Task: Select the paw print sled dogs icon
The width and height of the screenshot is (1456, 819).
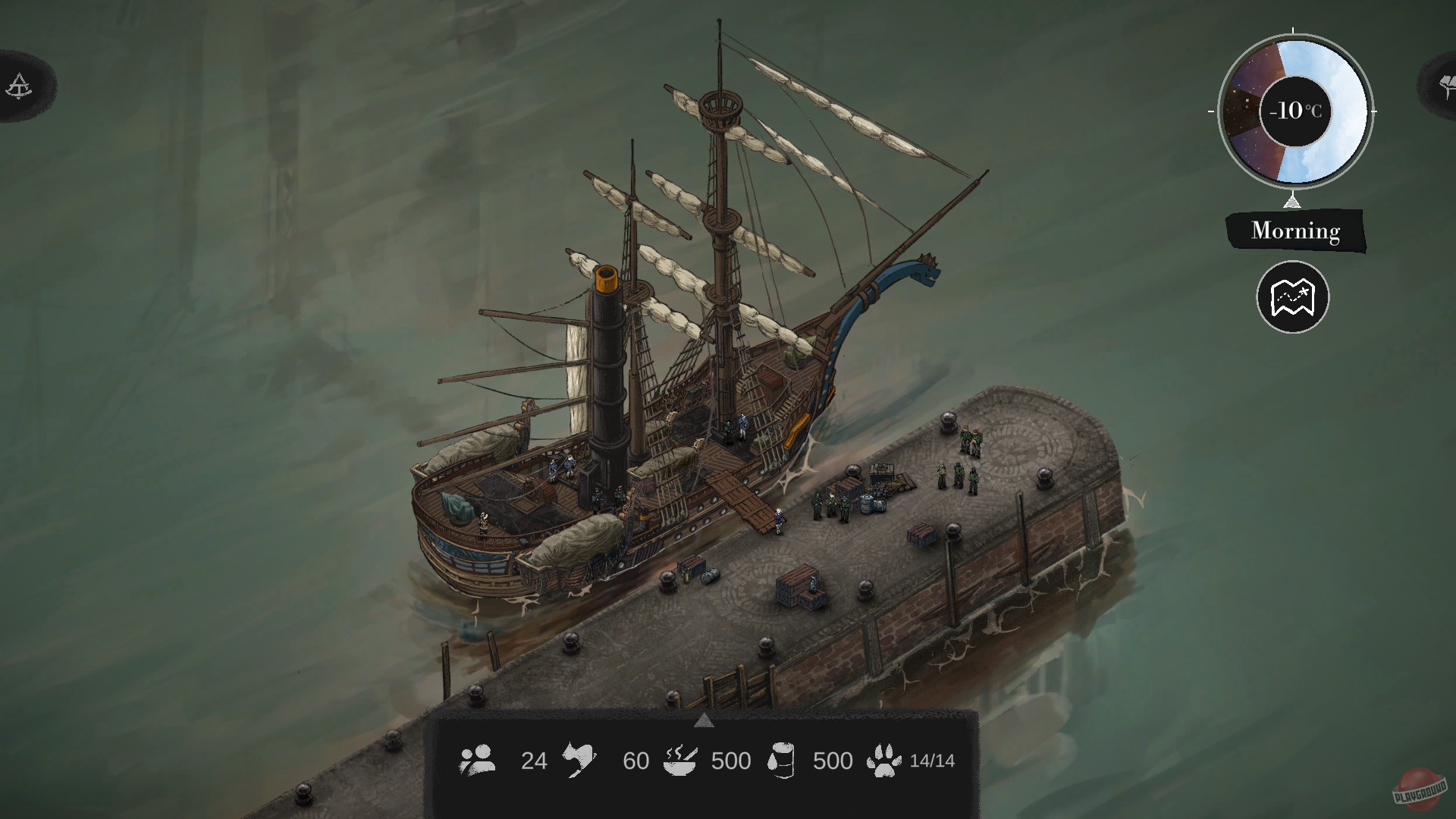Action: click(x=884, y=760)
